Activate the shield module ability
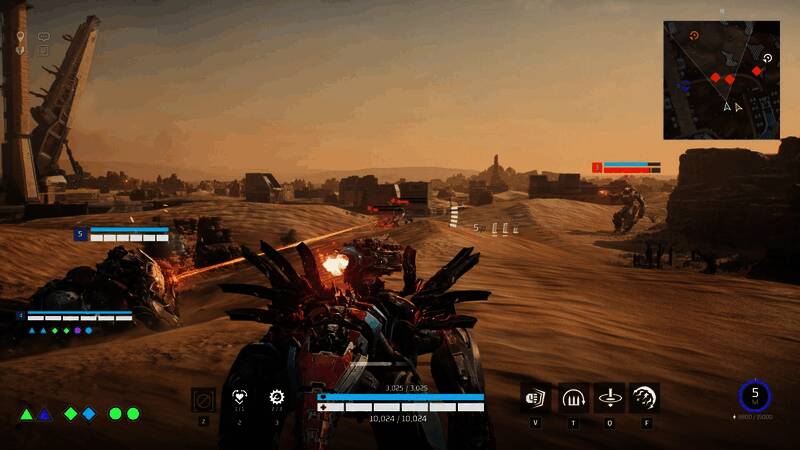800x450 pixels. point(535,397)
